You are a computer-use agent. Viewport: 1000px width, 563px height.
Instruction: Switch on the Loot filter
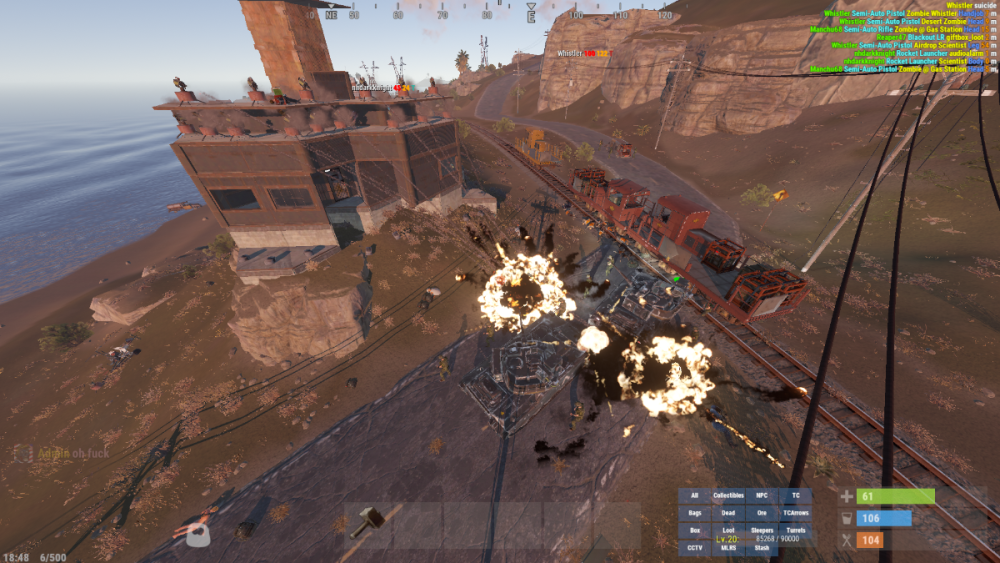[x=729, y=530]
